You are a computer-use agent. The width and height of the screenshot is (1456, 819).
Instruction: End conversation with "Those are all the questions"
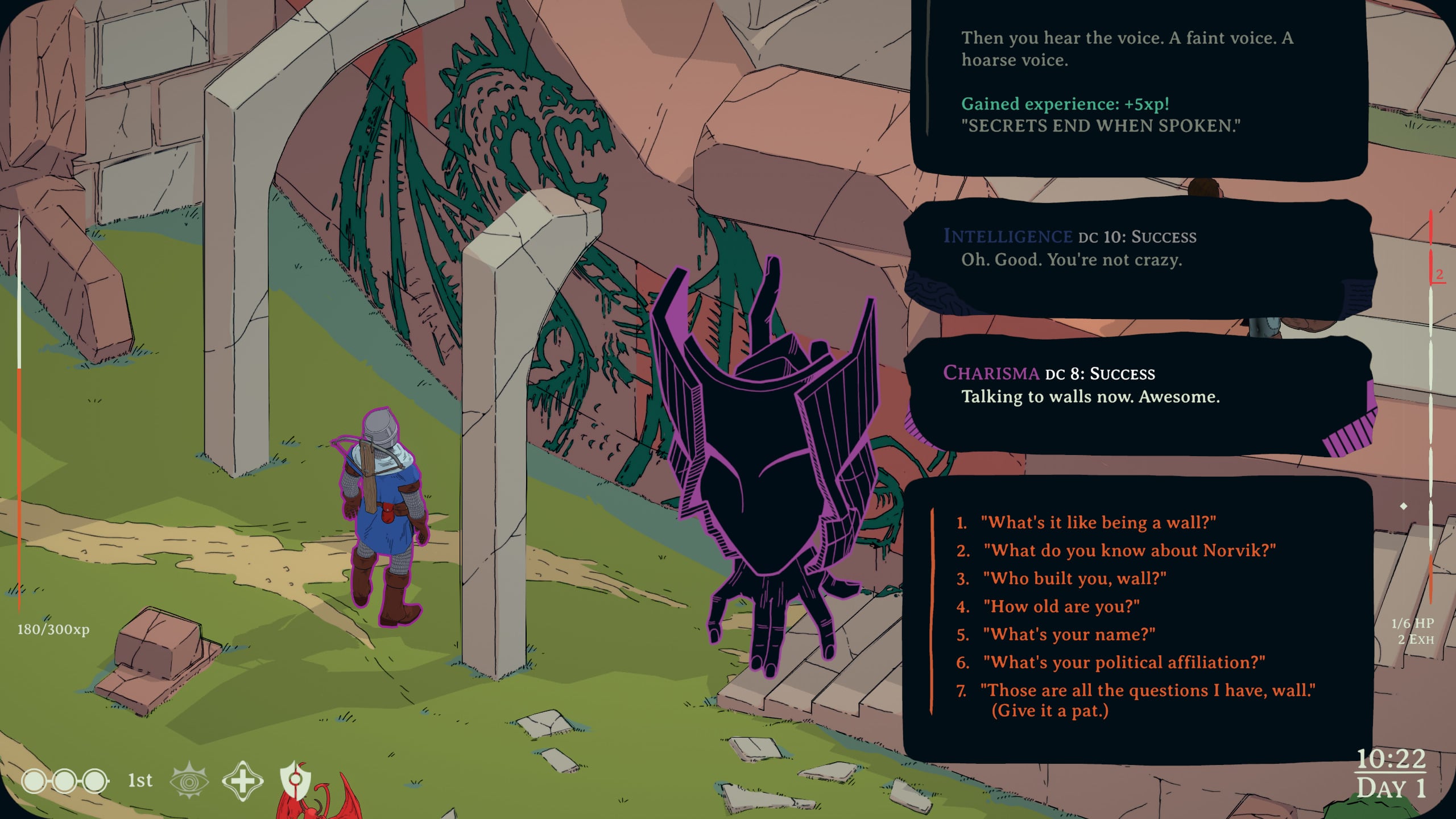pyautogui.click(x=1147, y=690)
